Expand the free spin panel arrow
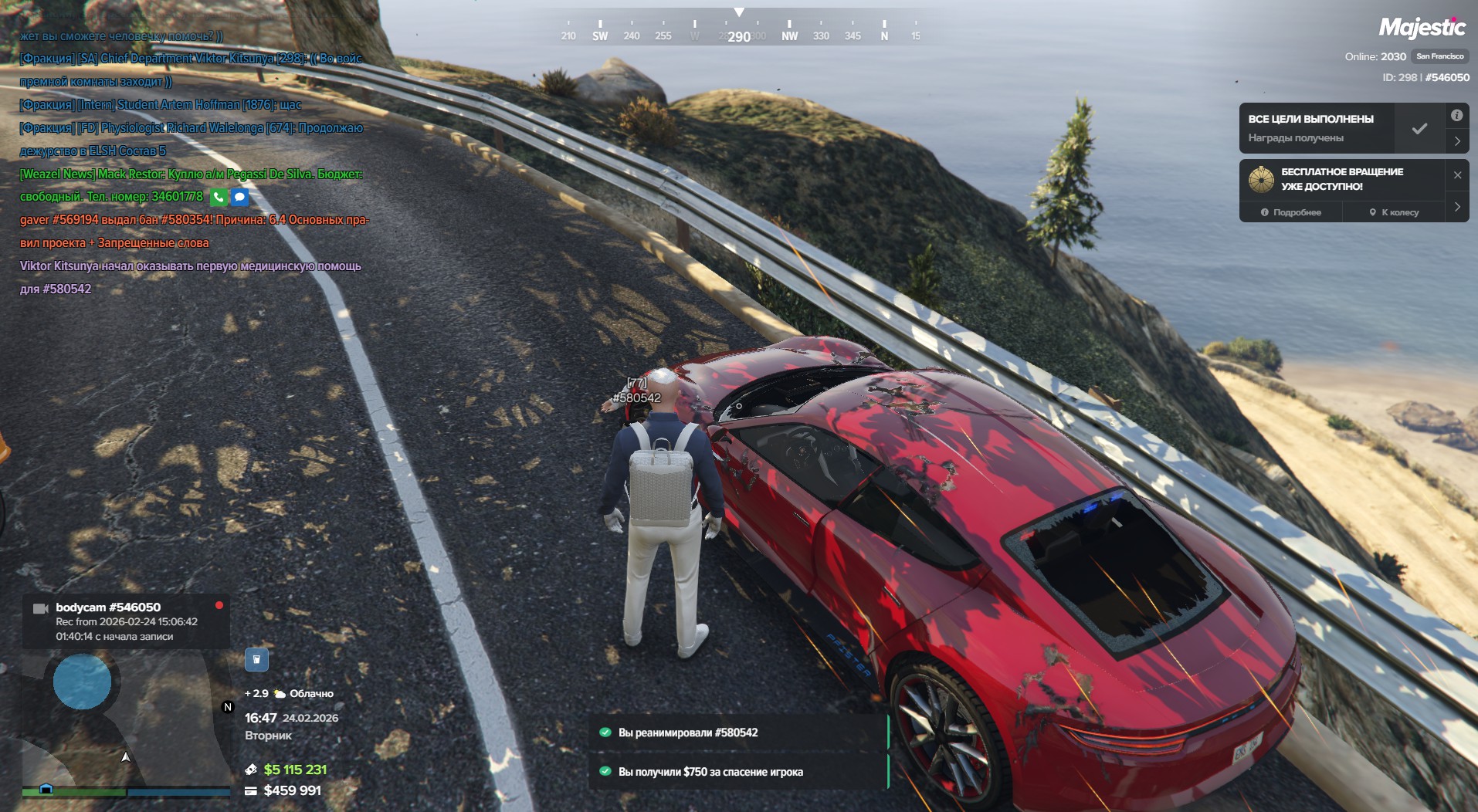The width and height of the screenshot is (1478, 812). click(x=1457, y=207)
